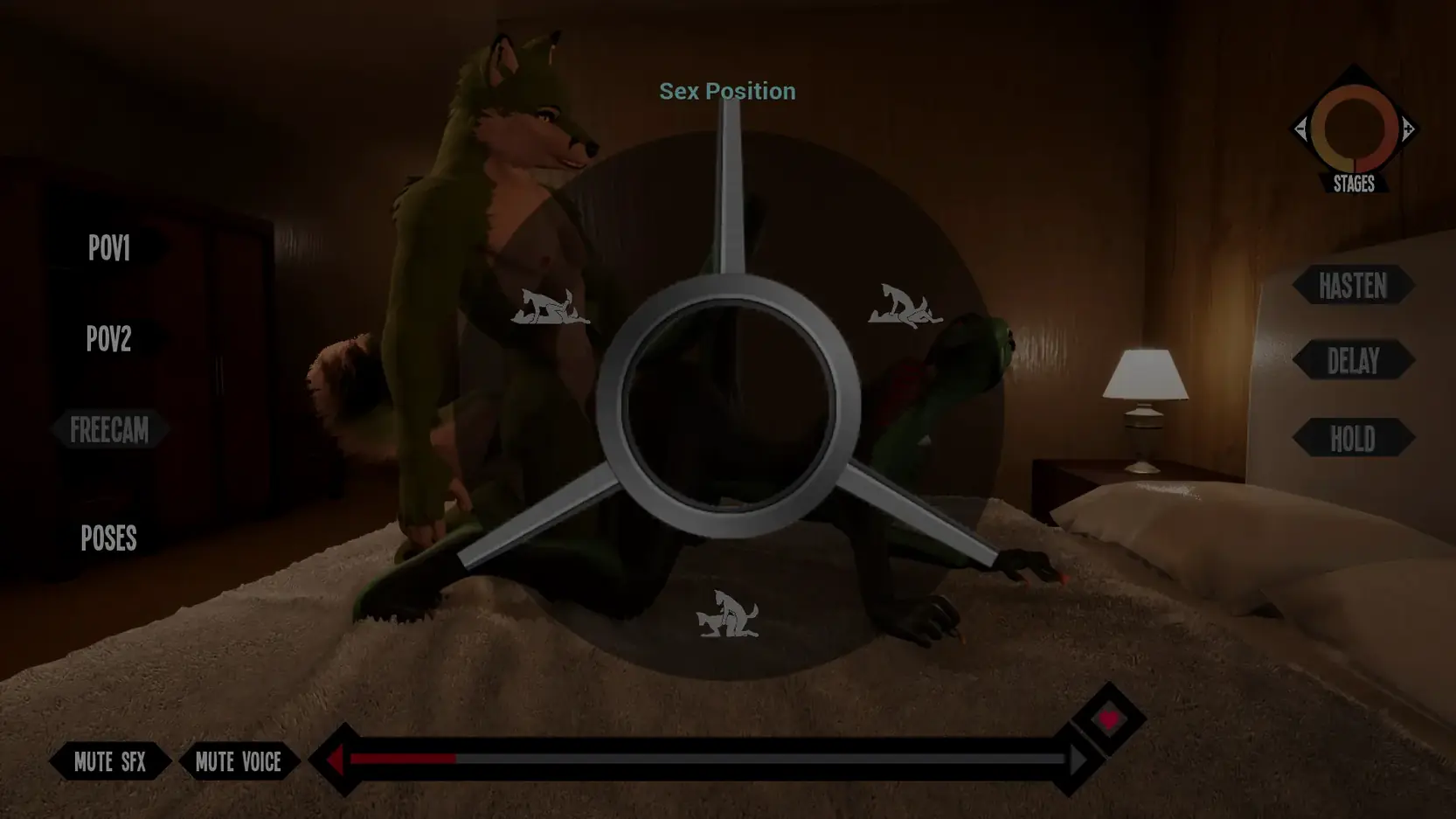Switch camera to POV1
Viewport: 1456px width, 819px height.
(x=110, y=248)
